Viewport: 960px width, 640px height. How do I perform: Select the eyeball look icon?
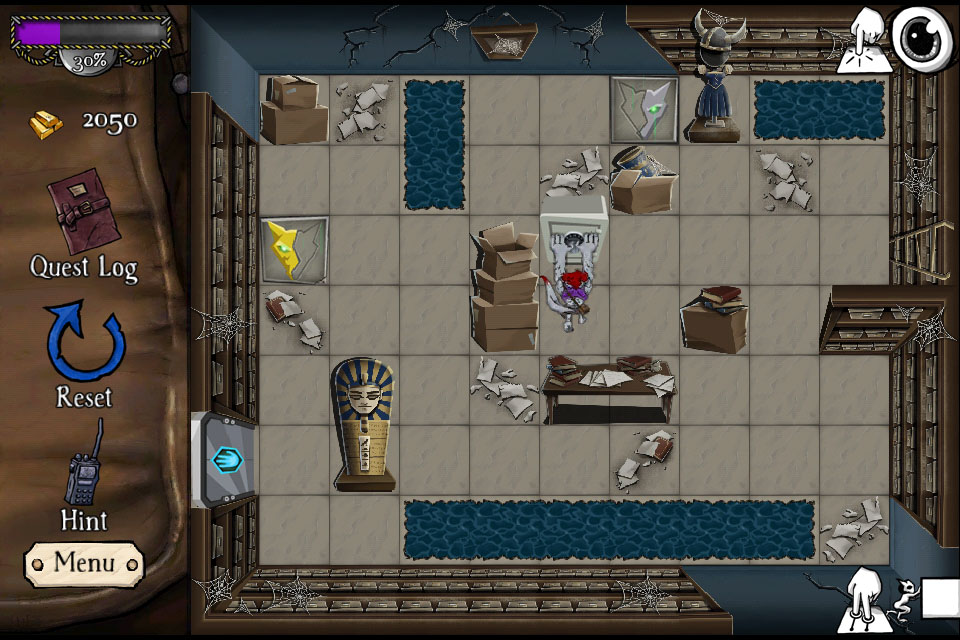click(x=920, y=40)
